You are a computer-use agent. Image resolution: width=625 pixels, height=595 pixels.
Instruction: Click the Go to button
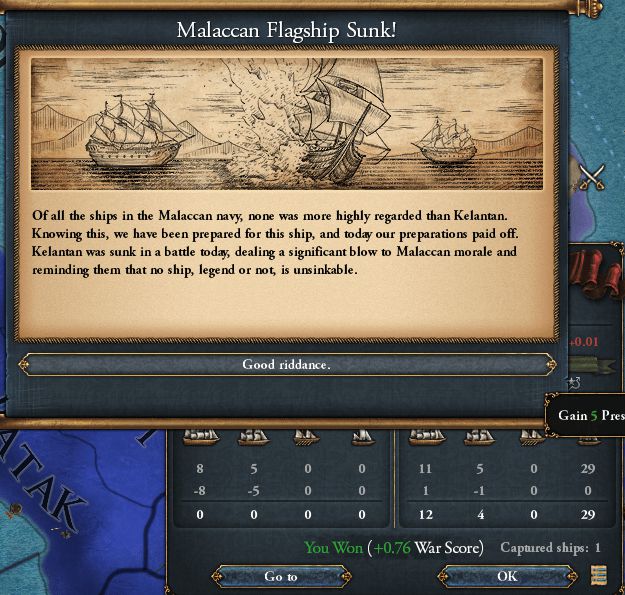pos(281,576)
